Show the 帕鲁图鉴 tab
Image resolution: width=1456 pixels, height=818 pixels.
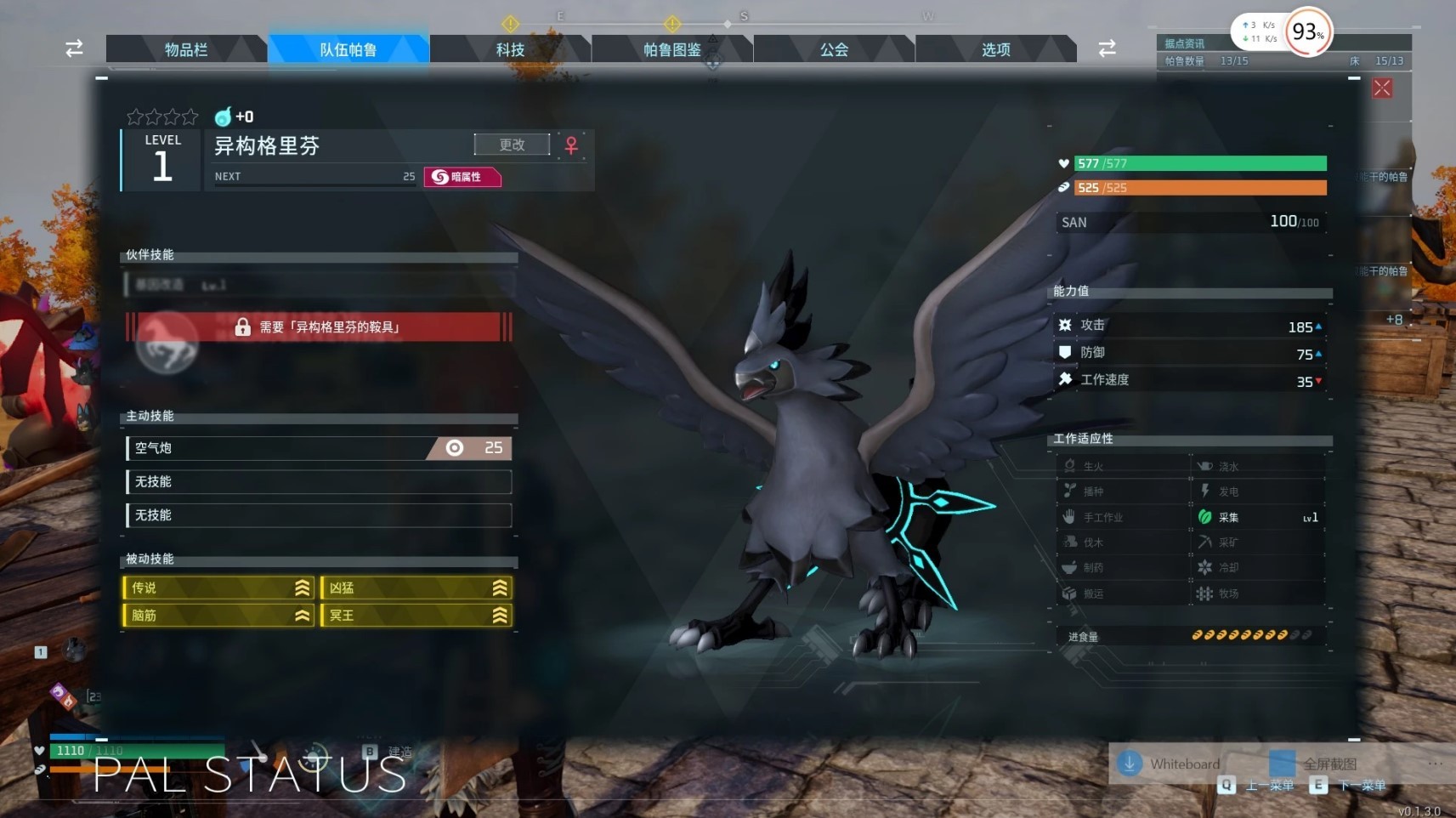(671, 49)
